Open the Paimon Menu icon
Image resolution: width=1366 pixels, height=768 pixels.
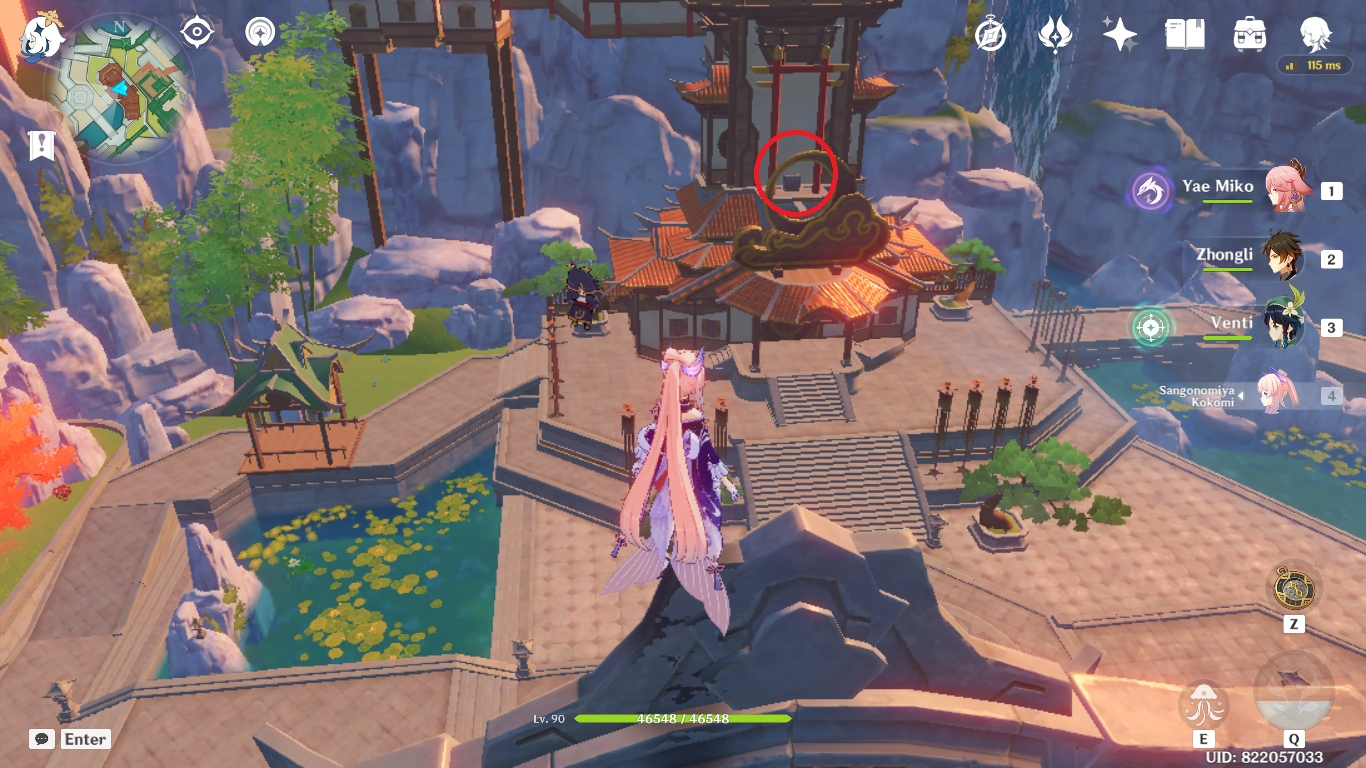click(x=37, y=33)
